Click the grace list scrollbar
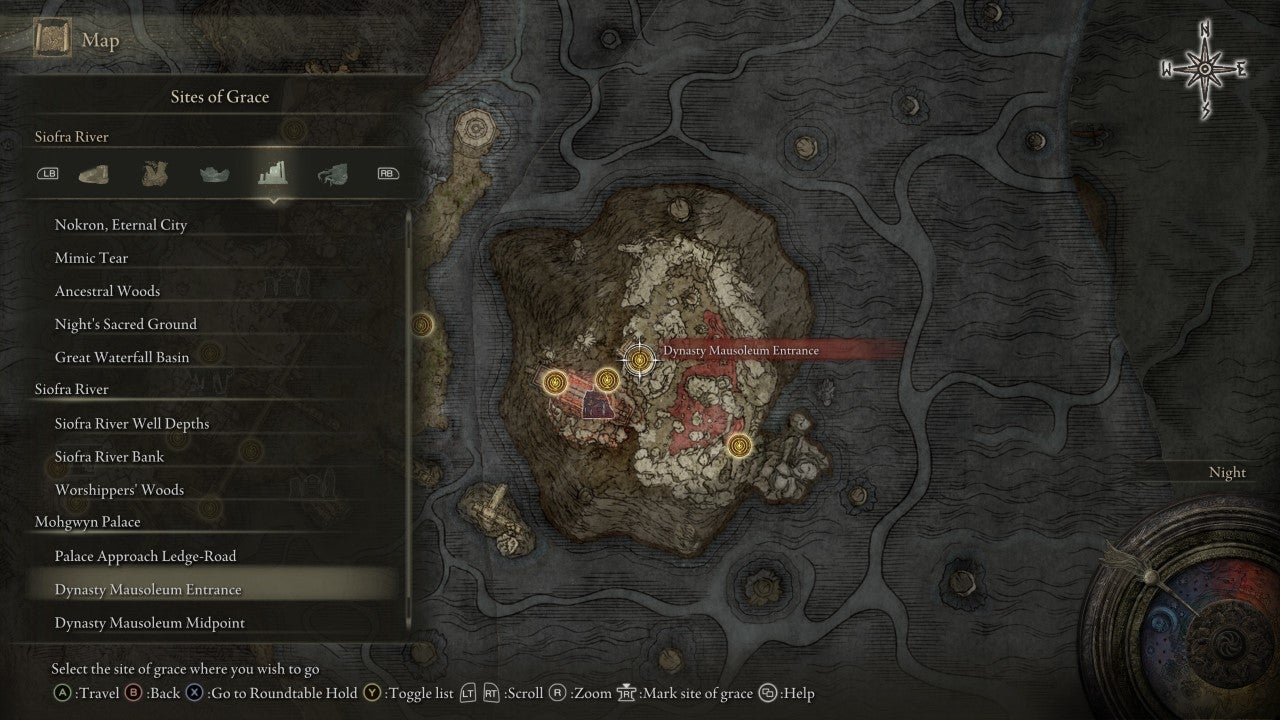This screenshot has width=1280, height=720. pyautogui.click(x=409, y=420)
